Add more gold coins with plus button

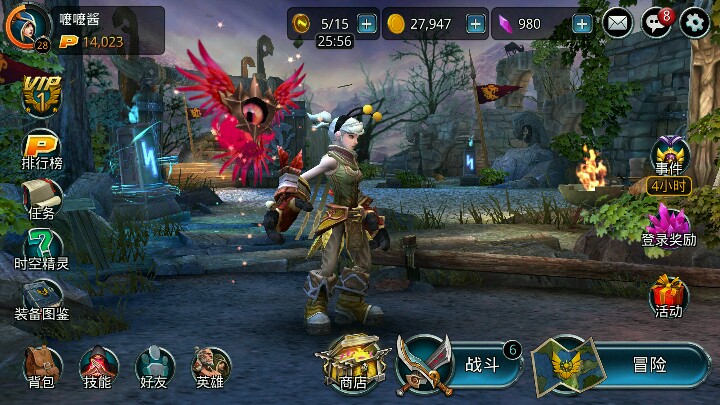[475, 23]
